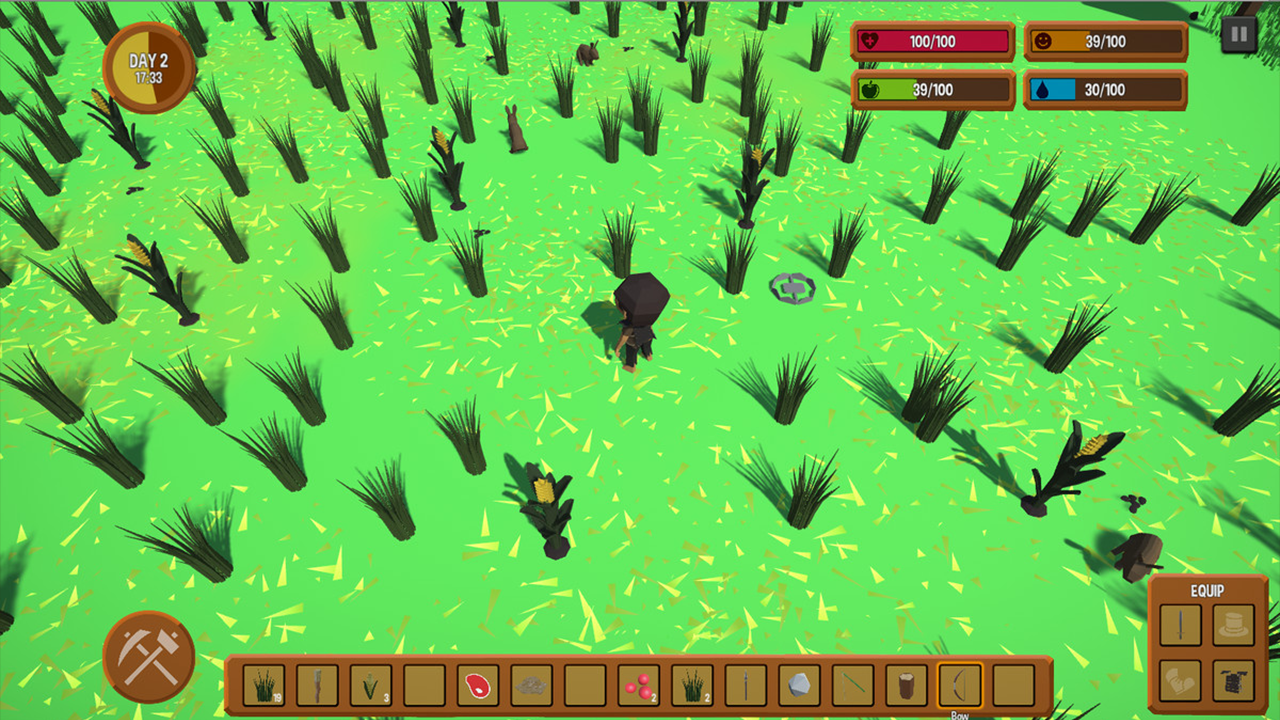Image resolution: width=1280 pixels, height=720 pixels.
Task: Select the berries stack in the hotbar
Action: (x=638, y=686)
